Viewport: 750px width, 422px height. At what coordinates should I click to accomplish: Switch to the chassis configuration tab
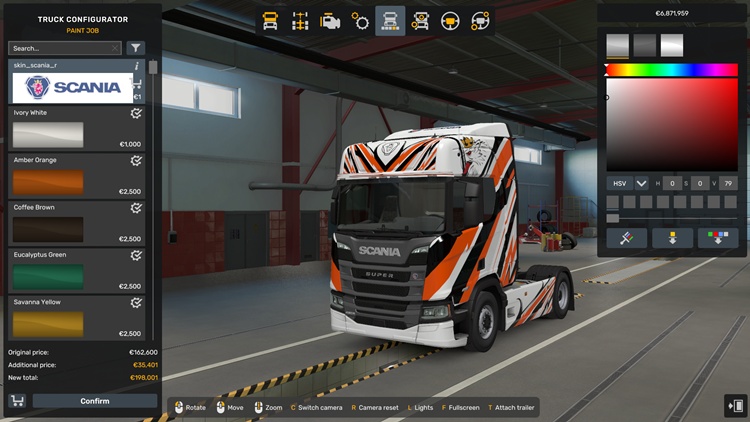click(x=300, y=20)
